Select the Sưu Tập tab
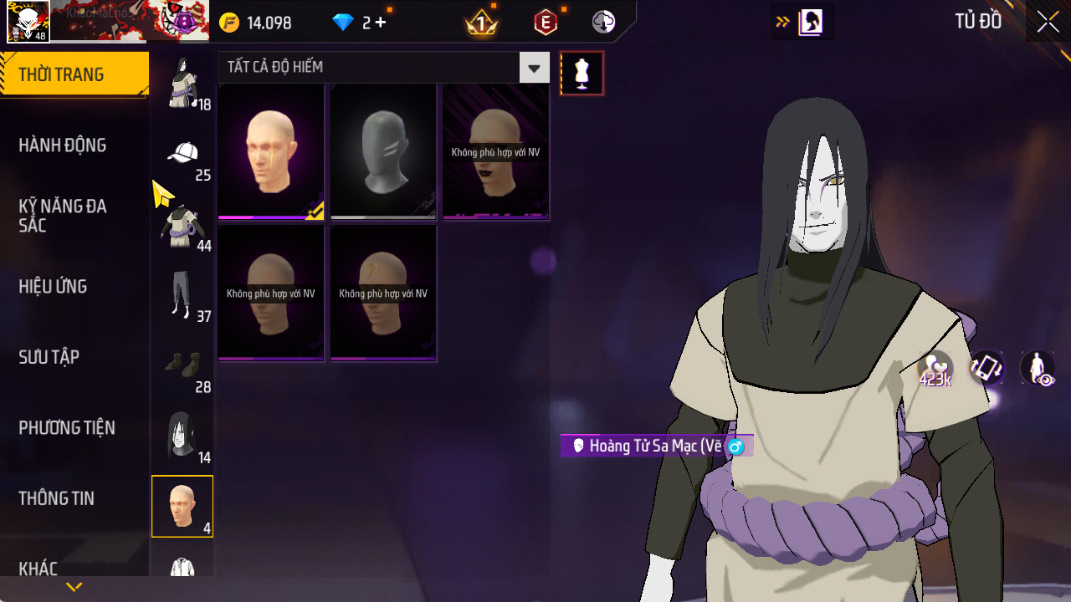The image size is (1071, 602). [x=49, y=357]
